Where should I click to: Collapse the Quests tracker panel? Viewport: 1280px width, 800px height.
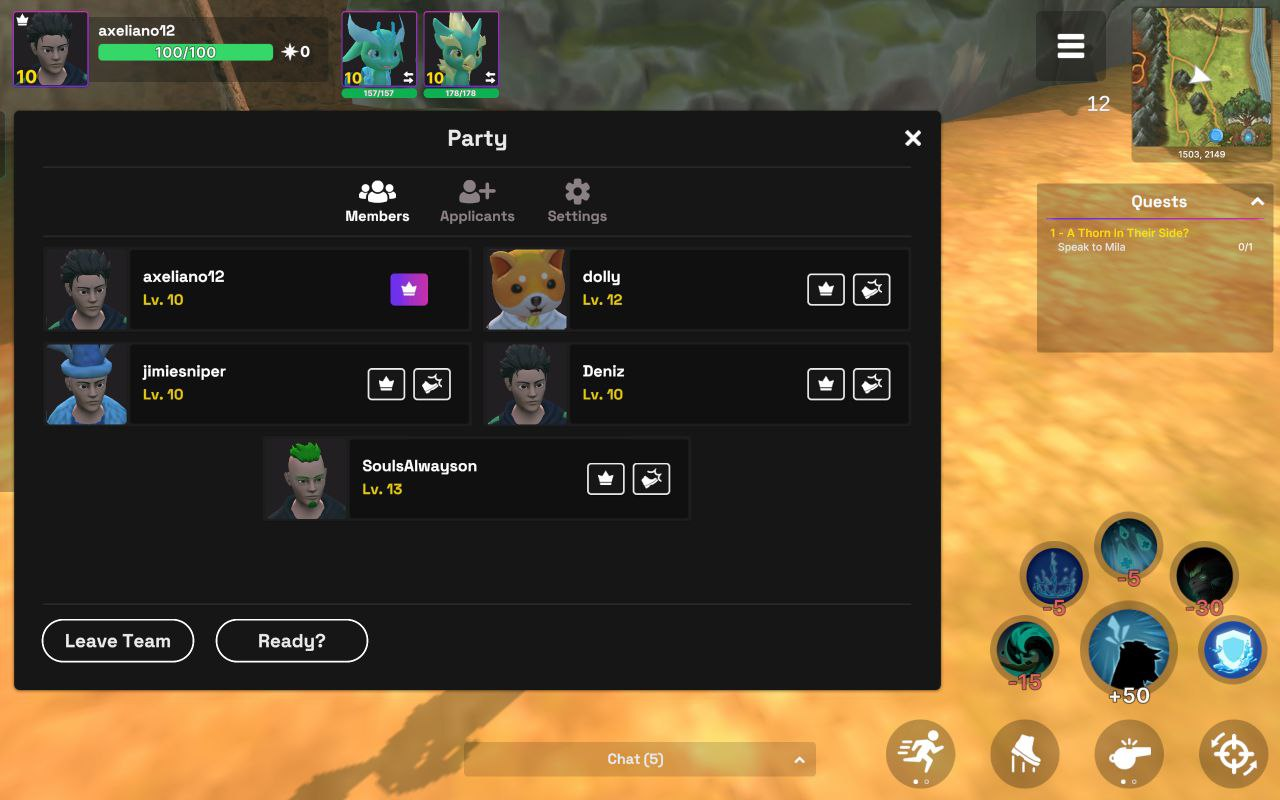1257,202
